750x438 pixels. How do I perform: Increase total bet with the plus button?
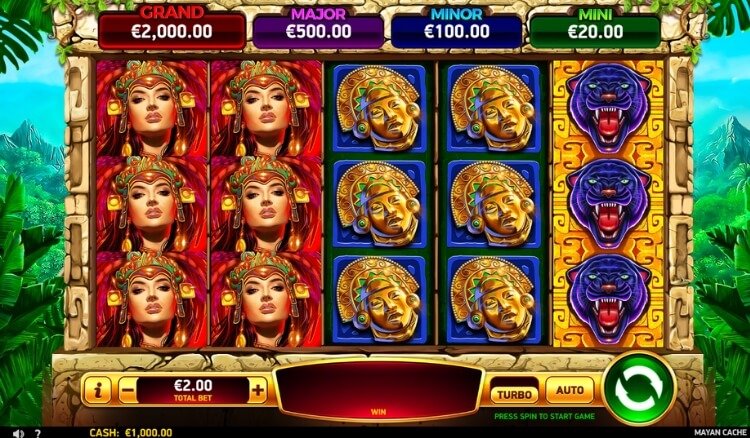(259, 390)
